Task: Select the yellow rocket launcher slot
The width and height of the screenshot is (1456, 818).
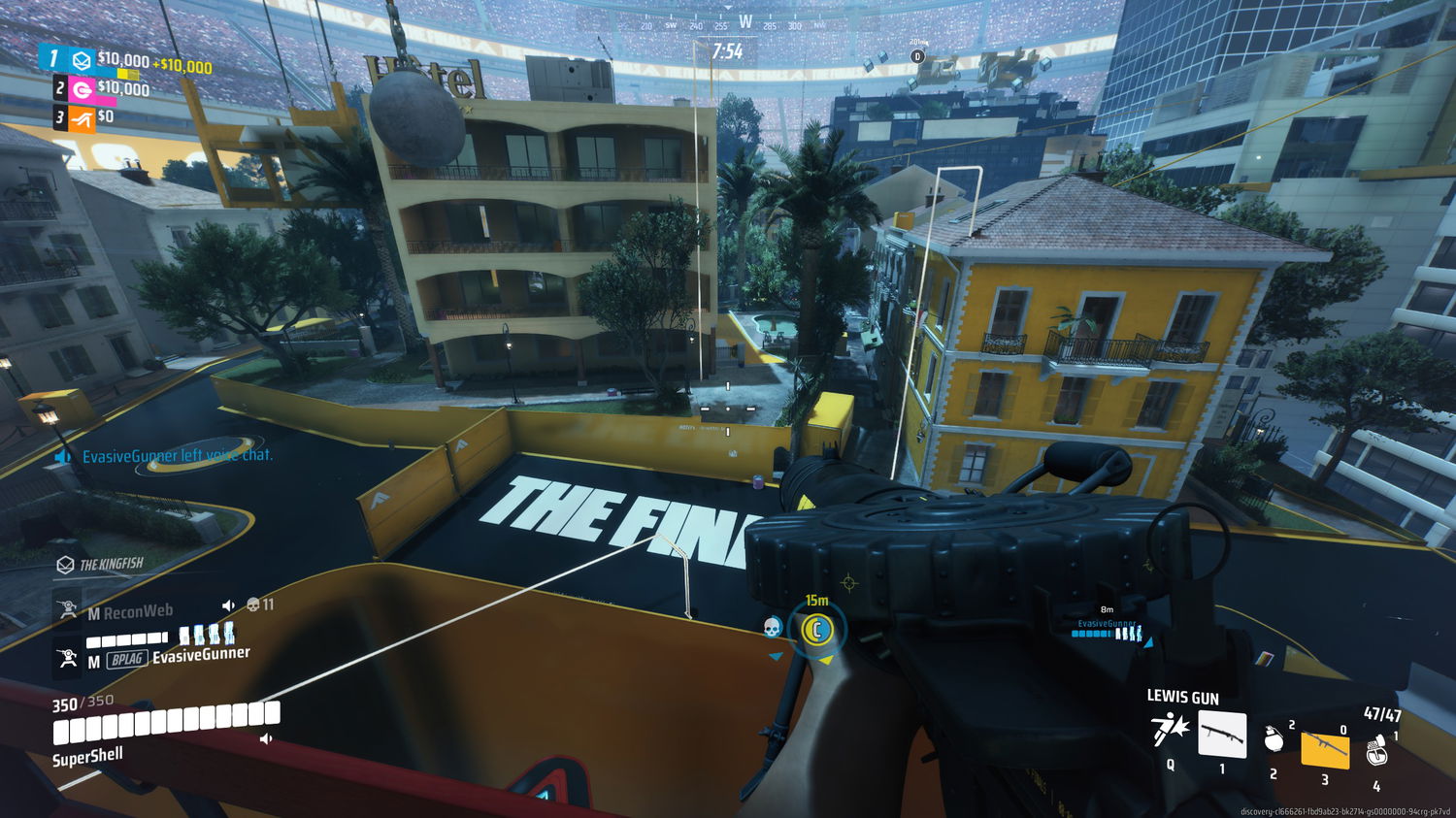Action: coord(1325,747)
